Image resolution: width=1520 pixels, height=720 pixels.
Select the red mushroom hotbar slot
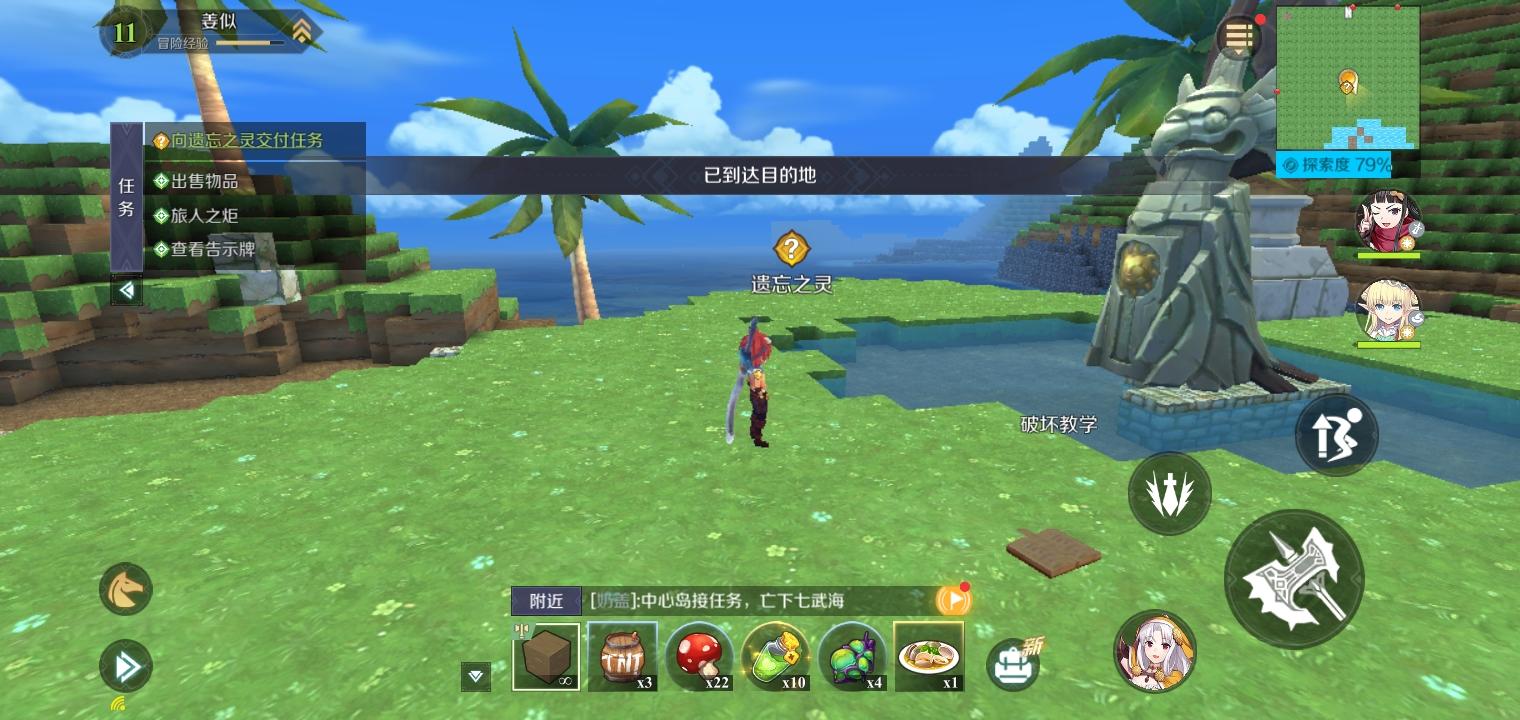point(700,656)
